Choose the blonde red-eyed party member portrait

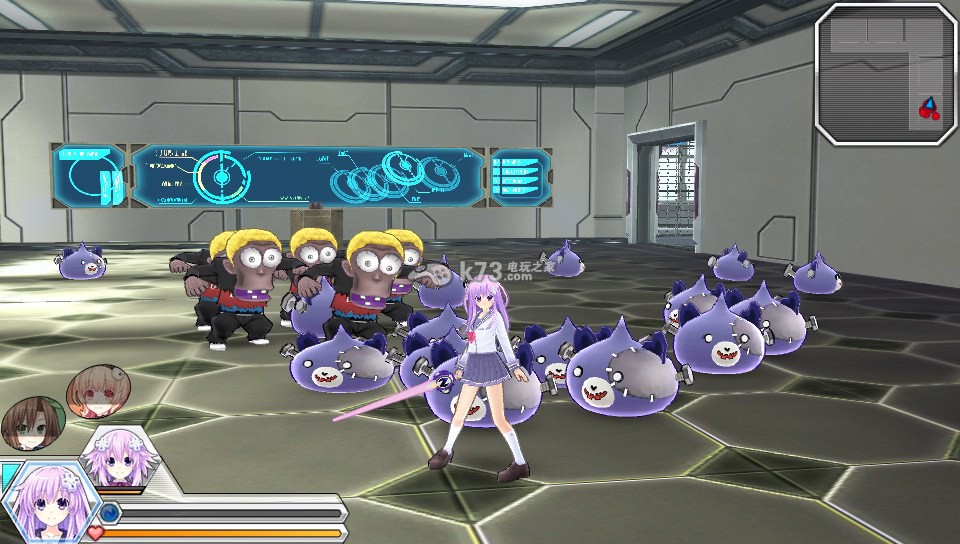(97, 390)
